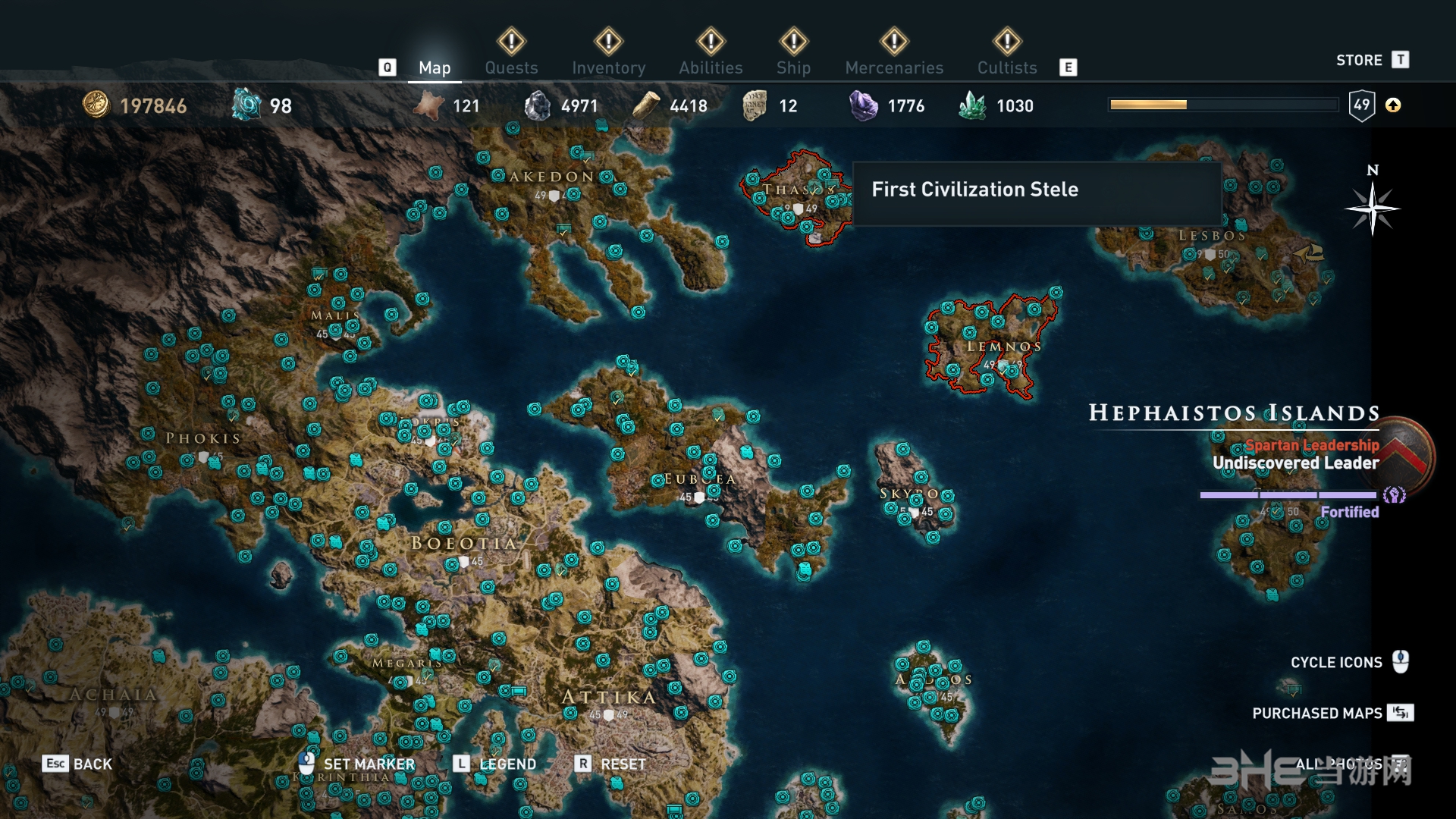The width and height of the screenshot is (1456, 819).
Task: Select the Boeotia region label
Action: [x=463, y=543]
